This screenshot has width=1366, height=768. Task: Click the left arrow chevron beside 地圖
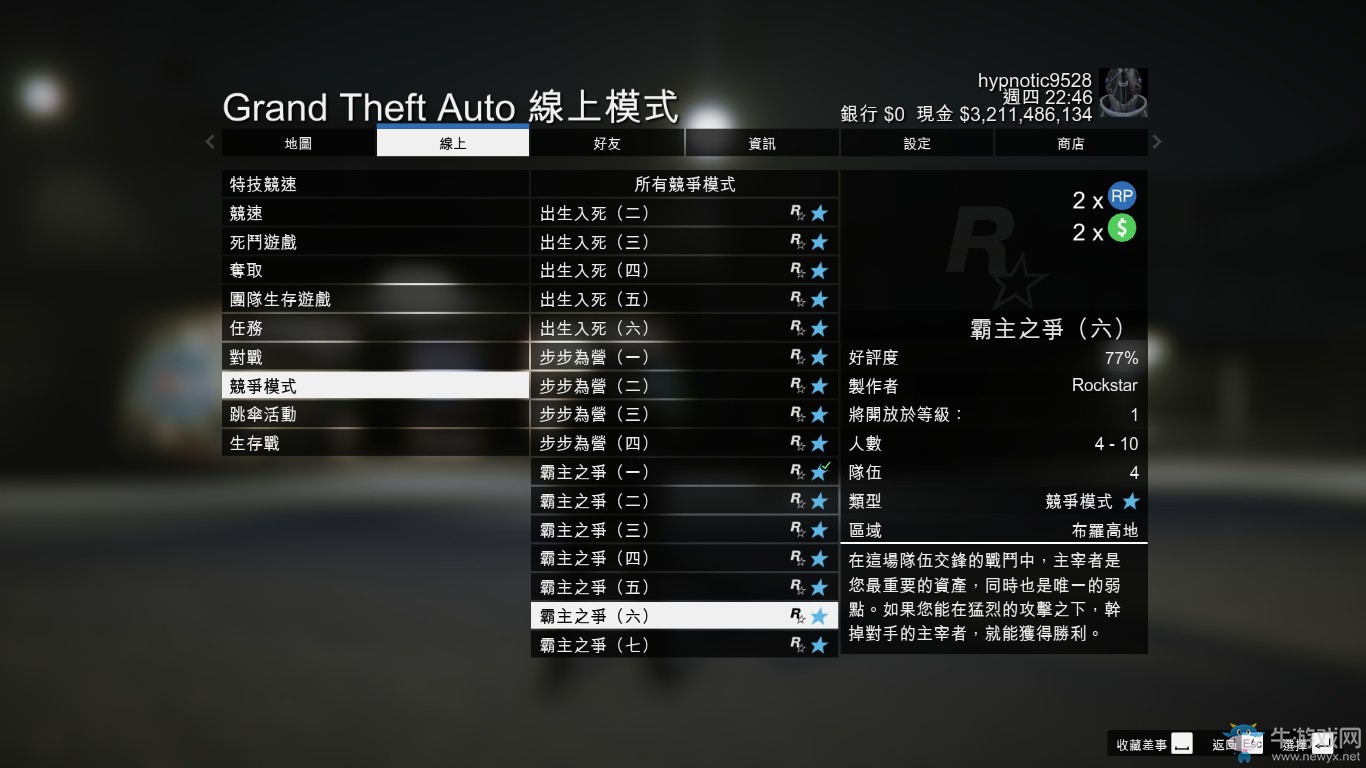pyautogui.click(x=210, y=142)
